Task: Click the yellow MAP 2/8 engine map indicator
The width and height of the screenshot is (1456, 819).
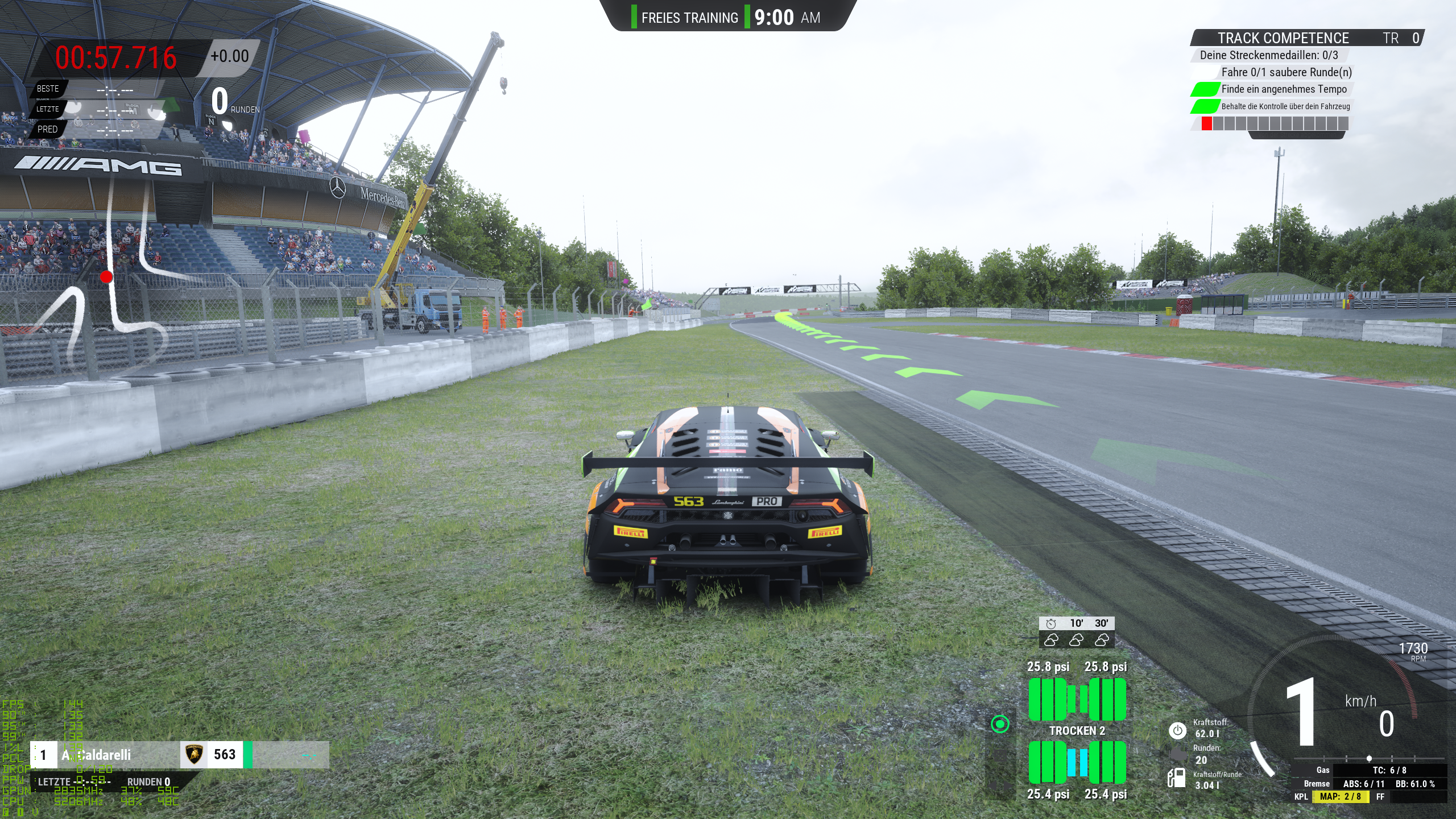Action: point(1340,797)
